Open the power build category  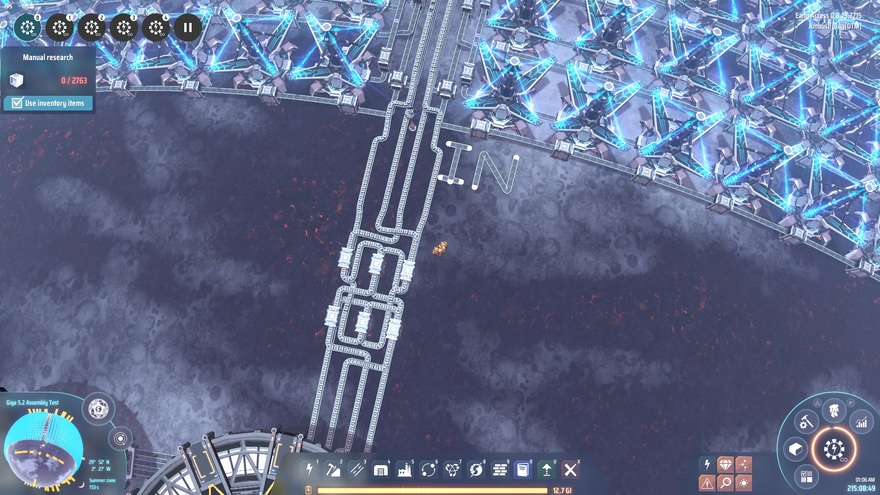click(310, 469)
